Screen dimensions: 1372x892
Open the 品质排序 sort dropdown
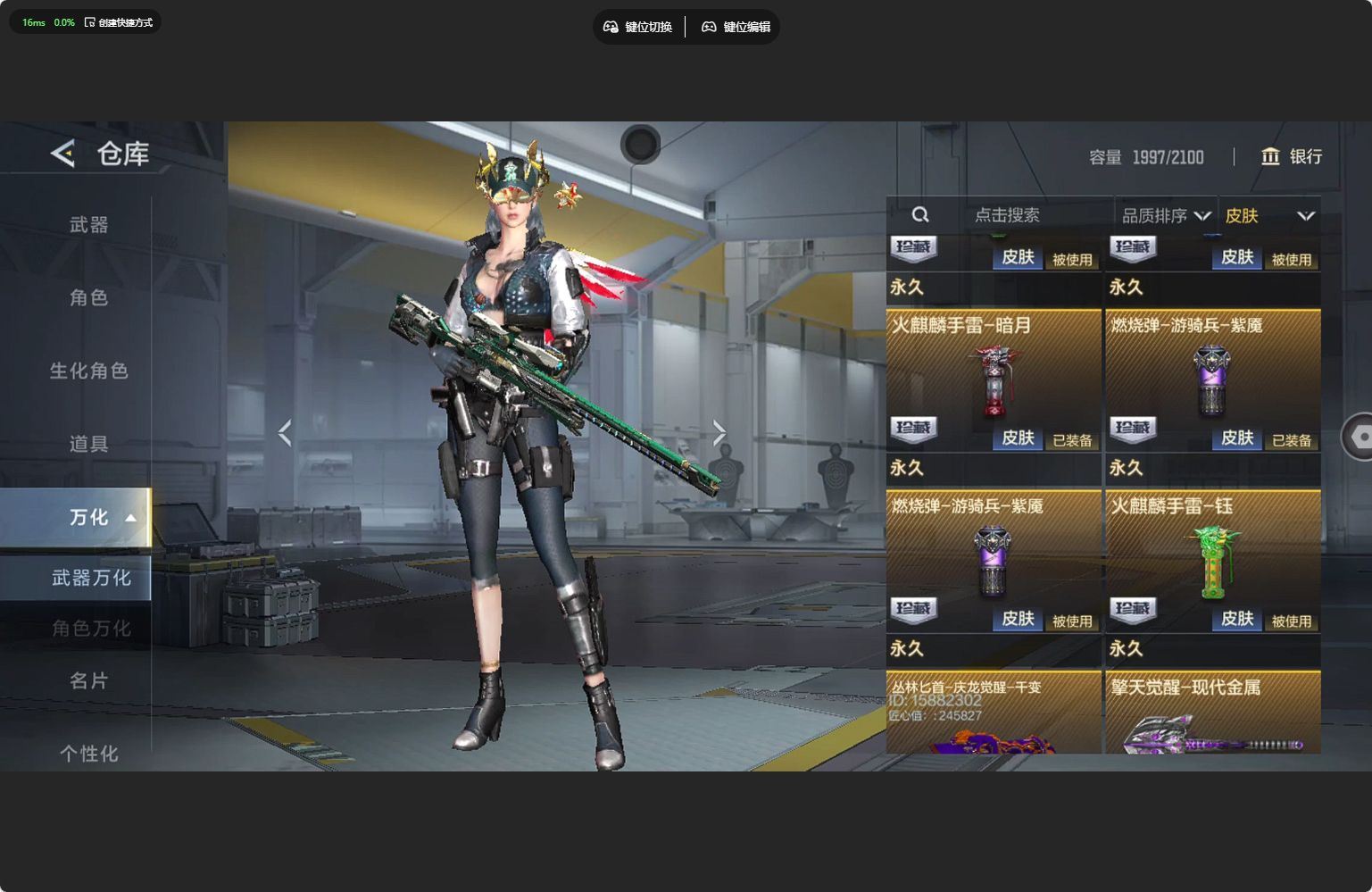pyautogui.click(x=1165, y=216)
